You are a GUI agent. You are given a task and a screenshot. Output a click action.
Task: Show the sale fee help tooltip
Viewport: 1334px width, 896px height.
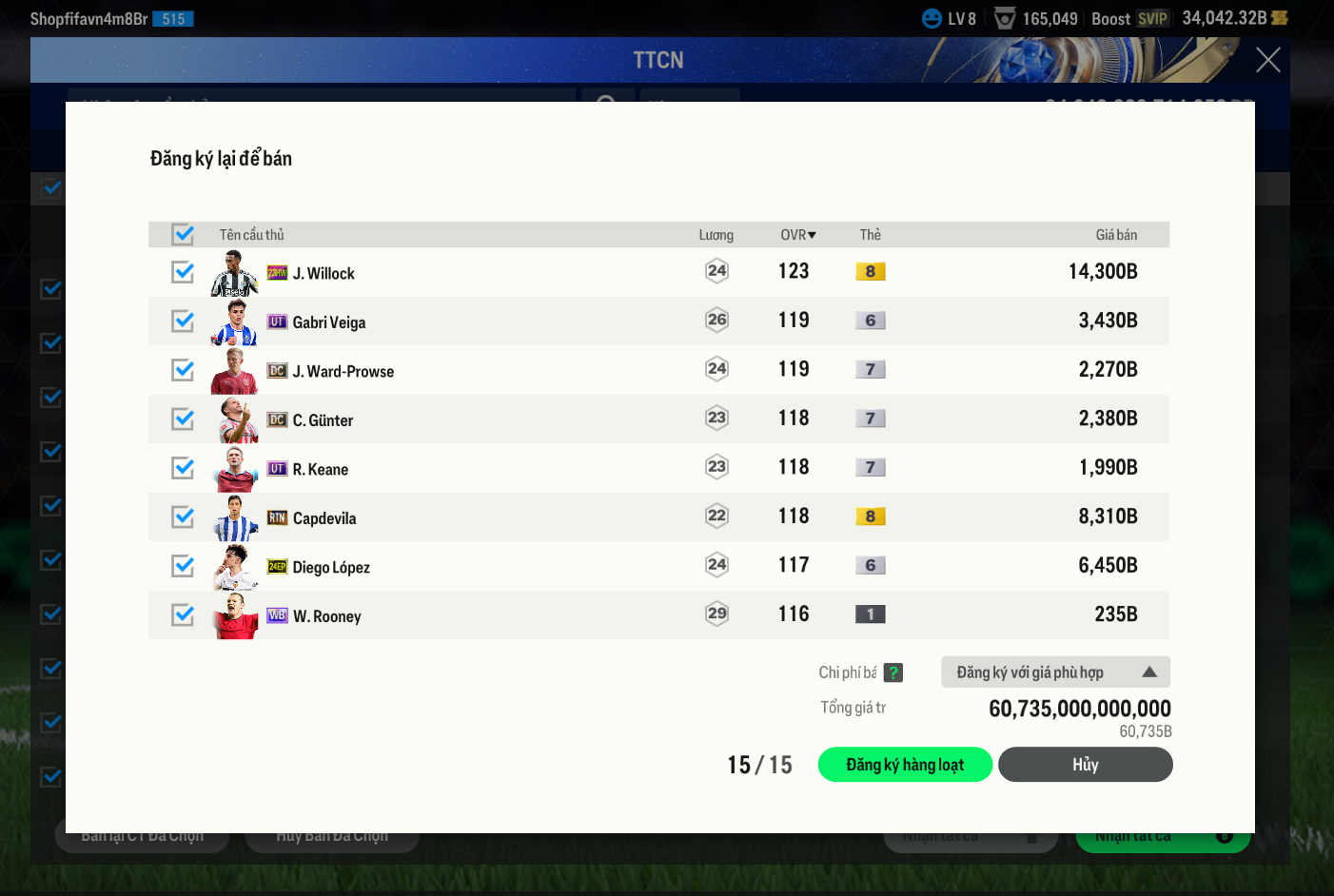[x=893, y=672]
